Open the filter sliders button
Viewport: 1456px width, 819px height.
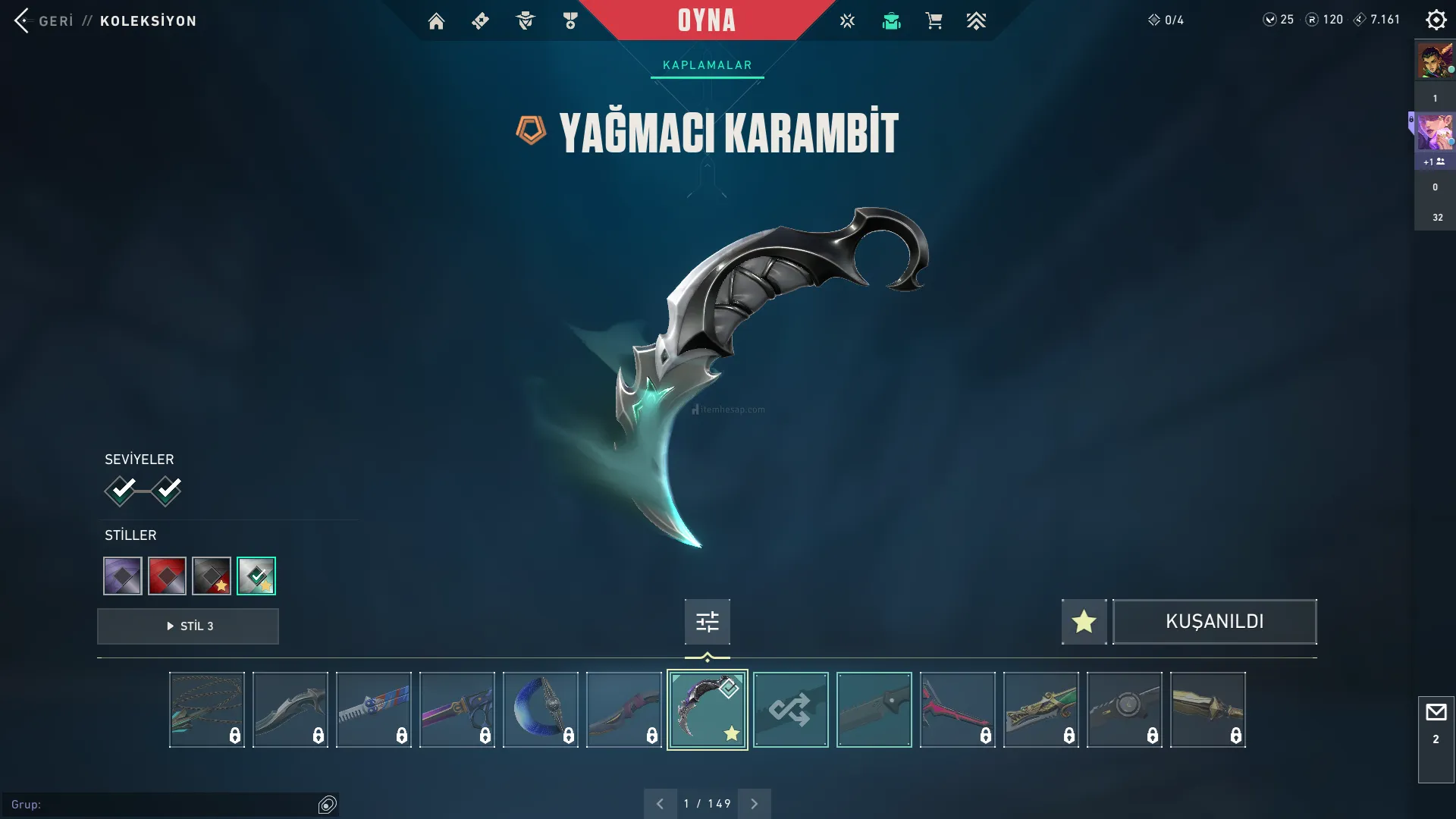click(x=707, y=622)
